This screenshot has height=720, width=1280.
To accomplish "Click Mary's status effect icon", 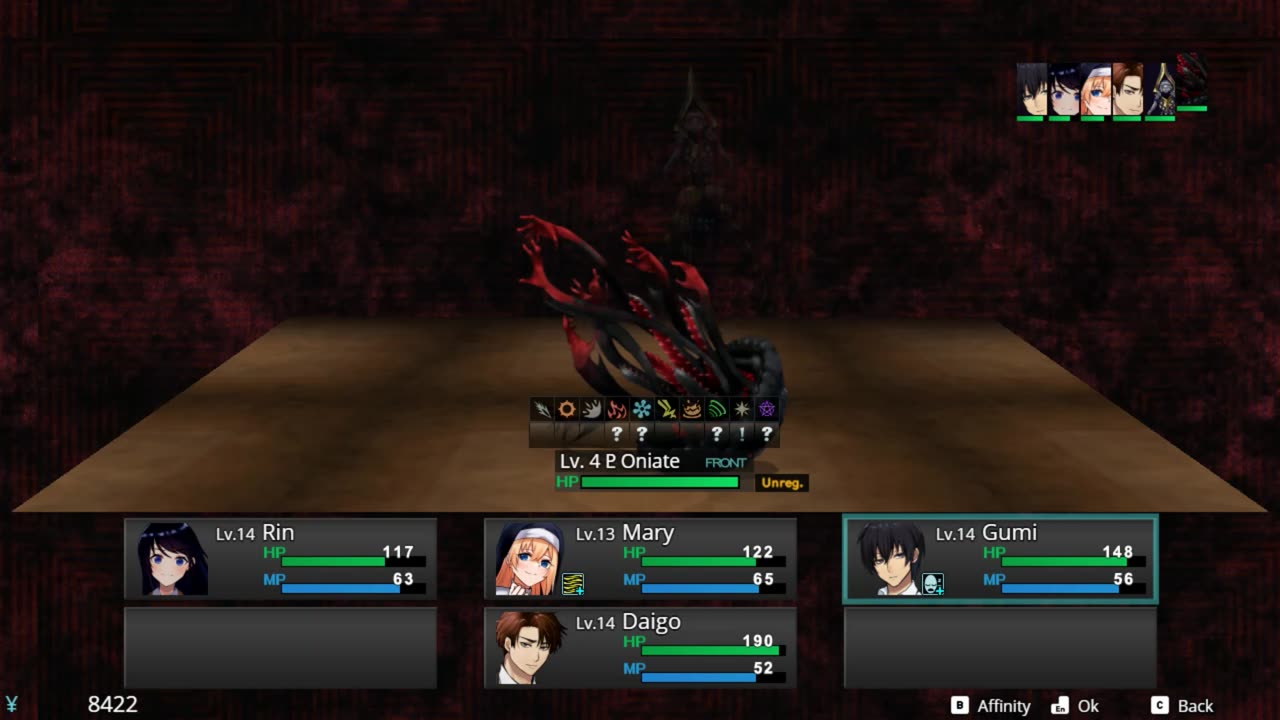I will click(573, 584).
